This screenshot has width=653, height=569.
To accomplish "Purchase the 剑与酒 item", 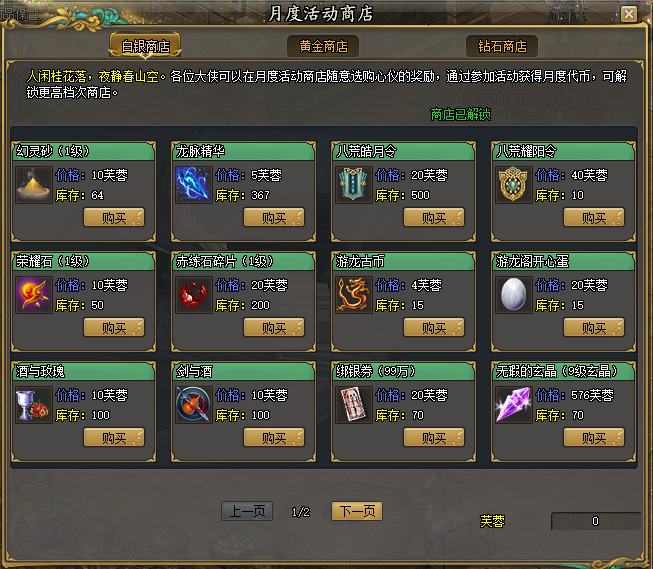I will pyautogui.click(x=273, y=437).
